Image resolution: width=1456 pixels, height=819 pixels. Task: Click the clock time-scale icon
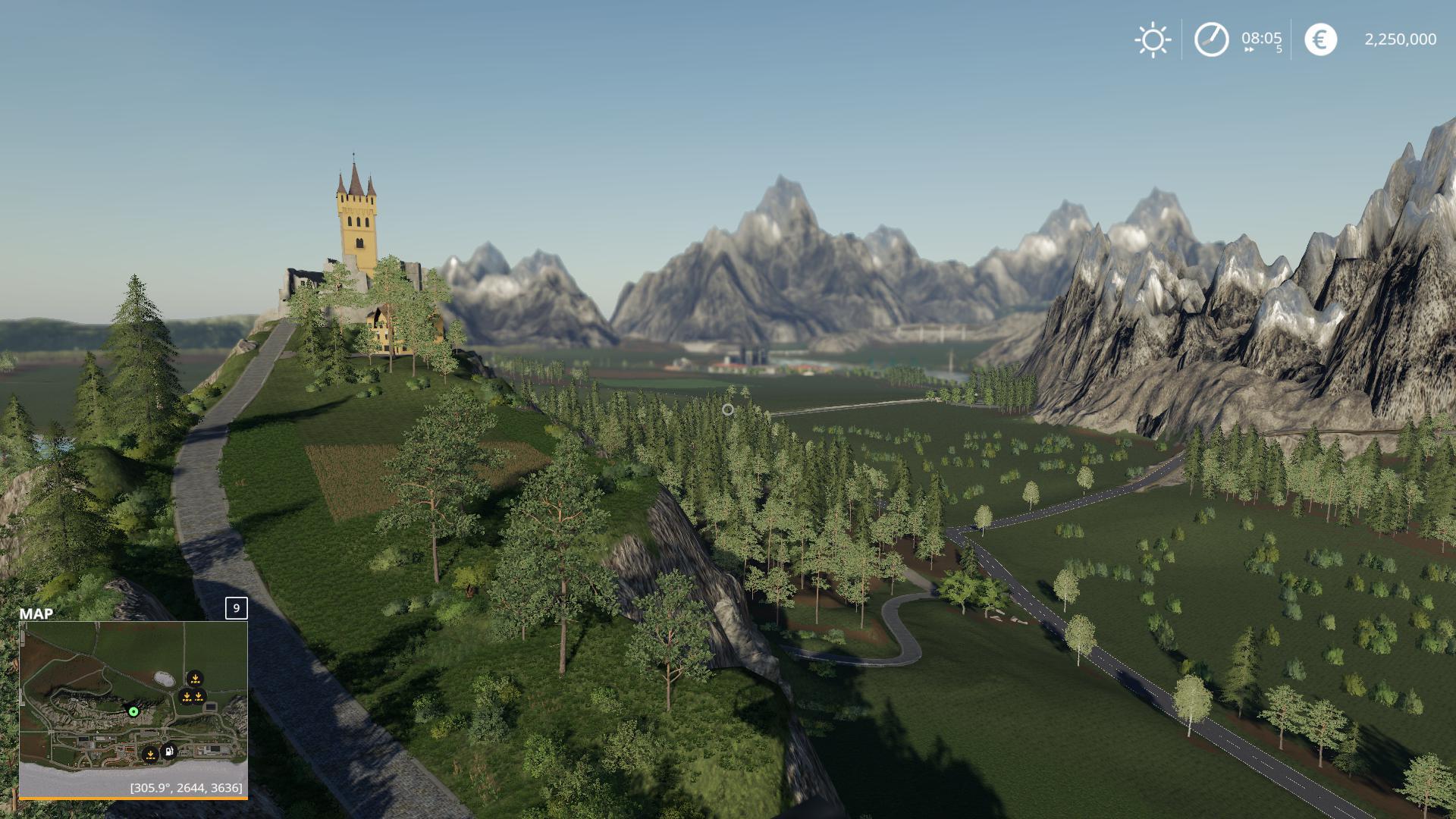click(1211, 39)
